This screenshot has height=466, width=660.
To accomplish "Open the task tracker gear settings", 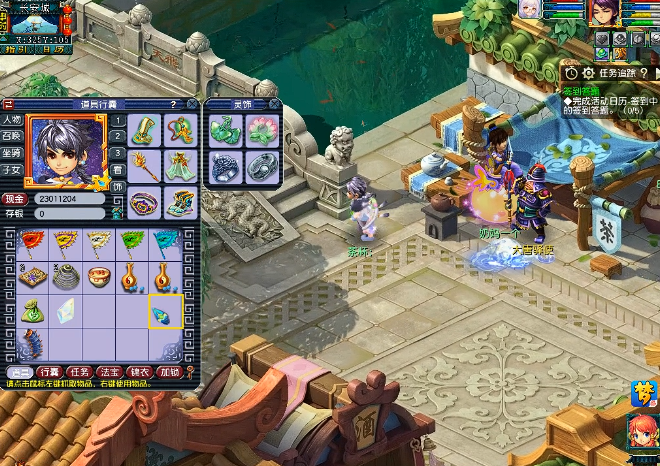I will (588, 73).
